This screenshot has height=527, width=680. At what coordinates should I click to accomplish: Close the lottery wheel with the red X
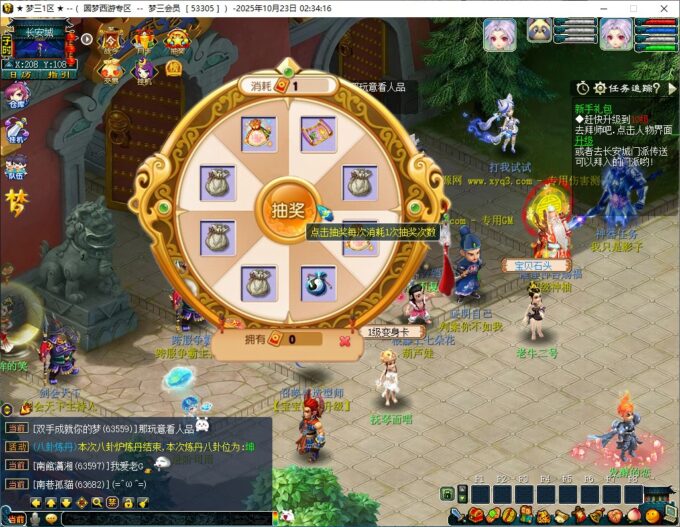pyautogui.click(x=345, y=340)
